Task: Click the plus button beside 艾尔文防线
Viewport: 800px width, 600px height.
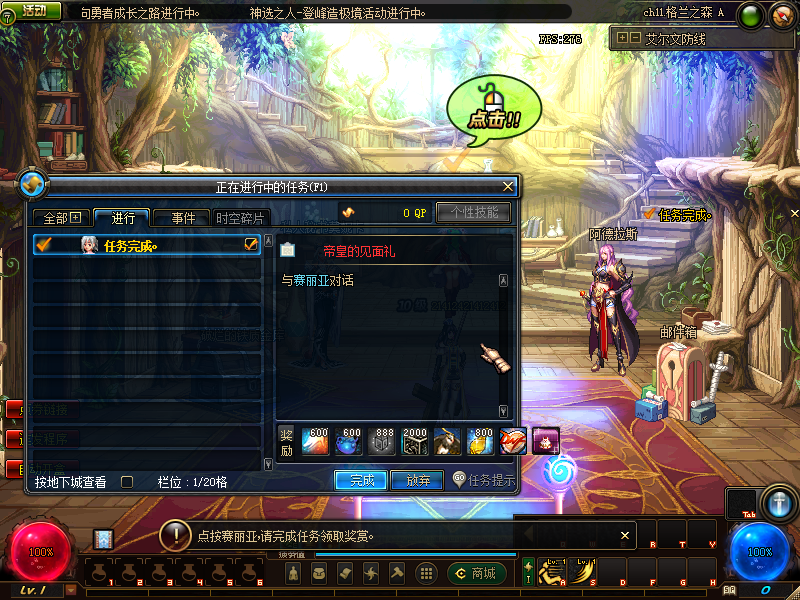Action: tap(623, 38)
